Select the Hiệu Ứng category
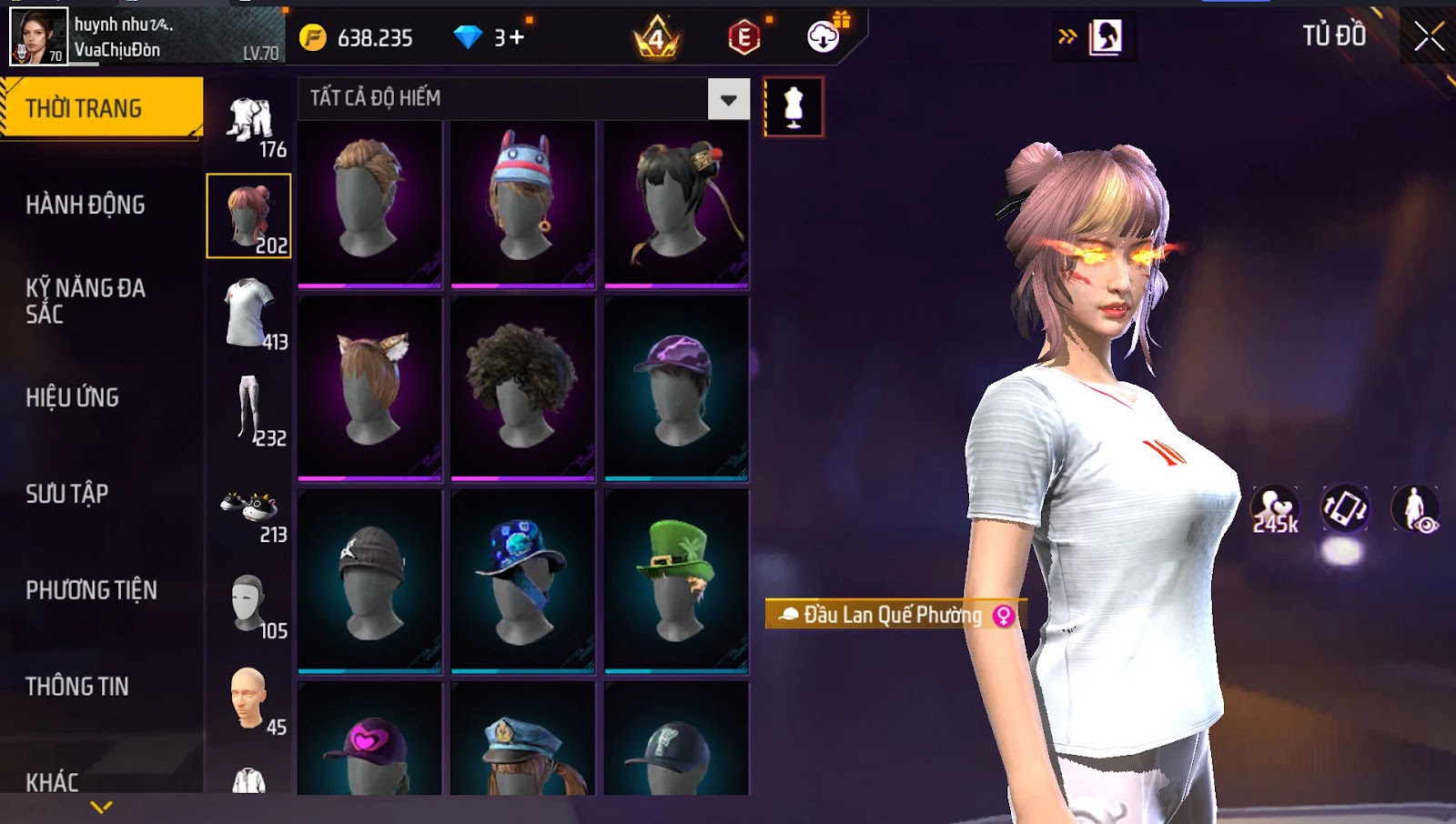 [x=73, y=397]
